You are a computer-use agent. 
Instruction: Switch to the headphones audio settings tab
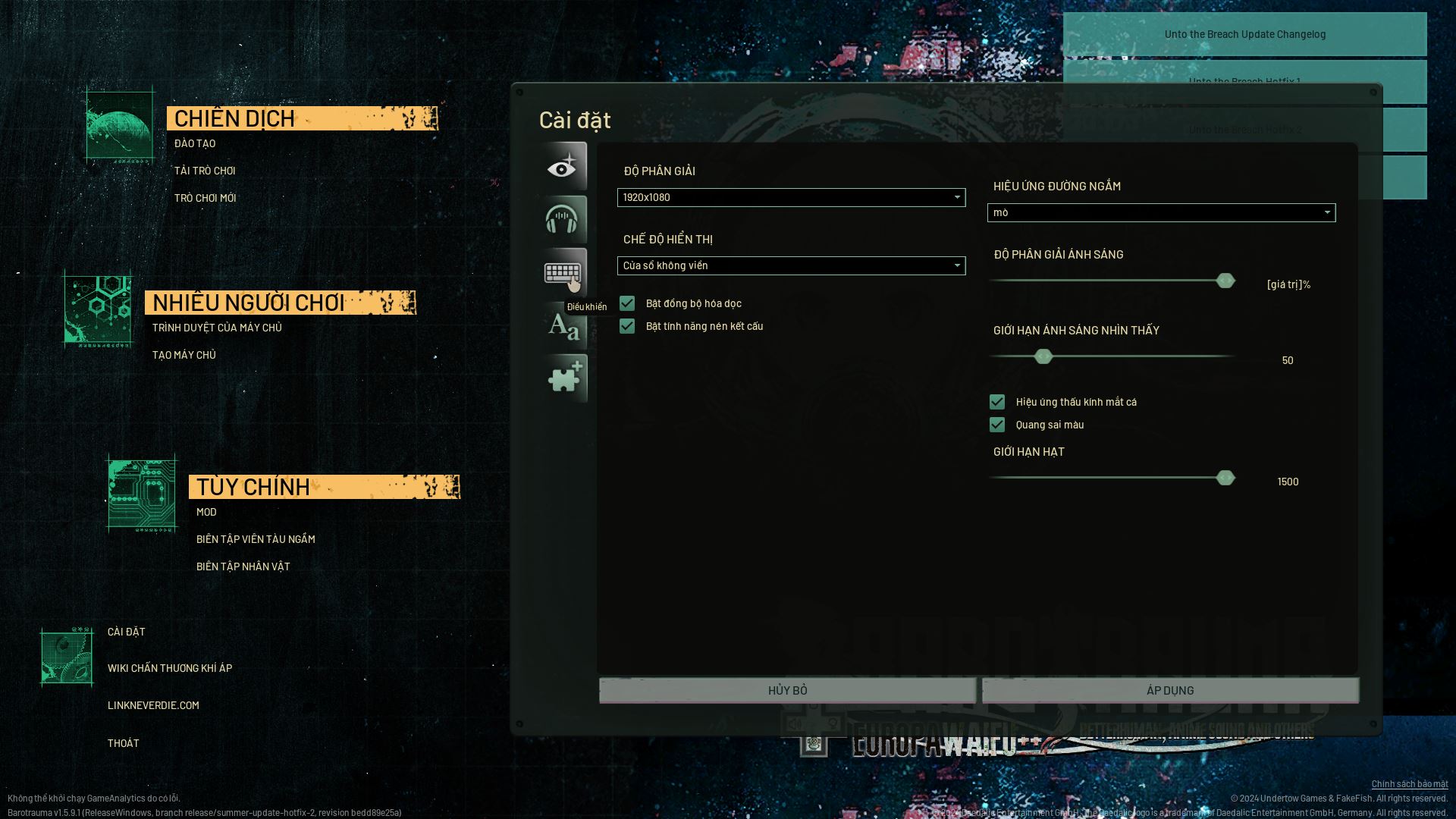coord(563,219)
